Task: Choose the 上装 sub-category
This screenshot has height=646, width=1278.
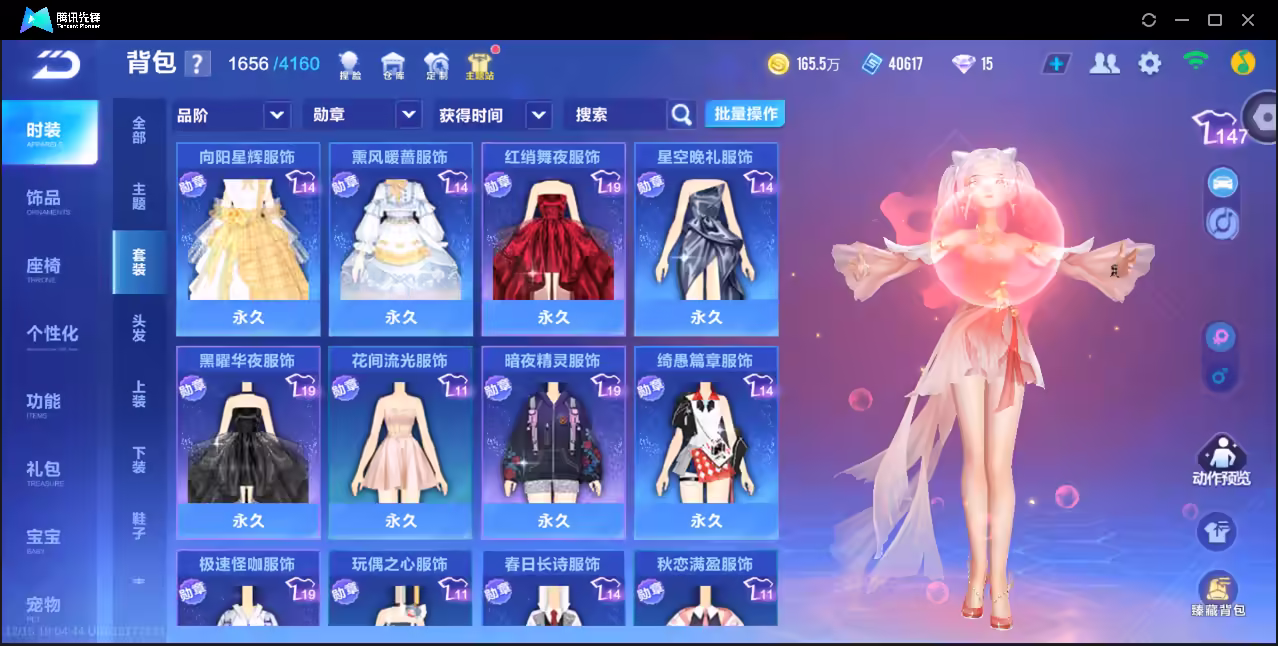Action: point(139,394)
